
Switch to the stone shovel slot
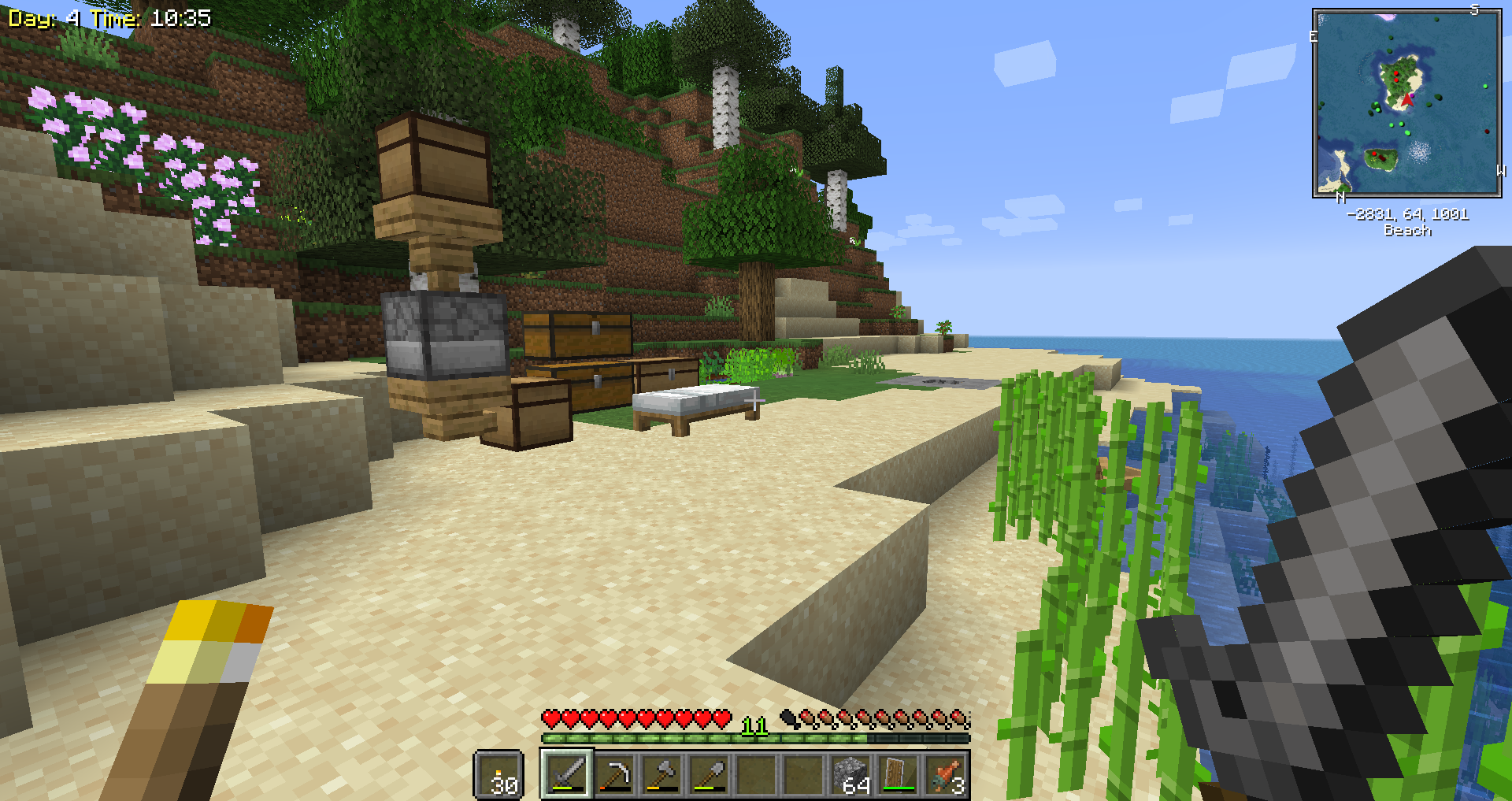coord(709,774)
